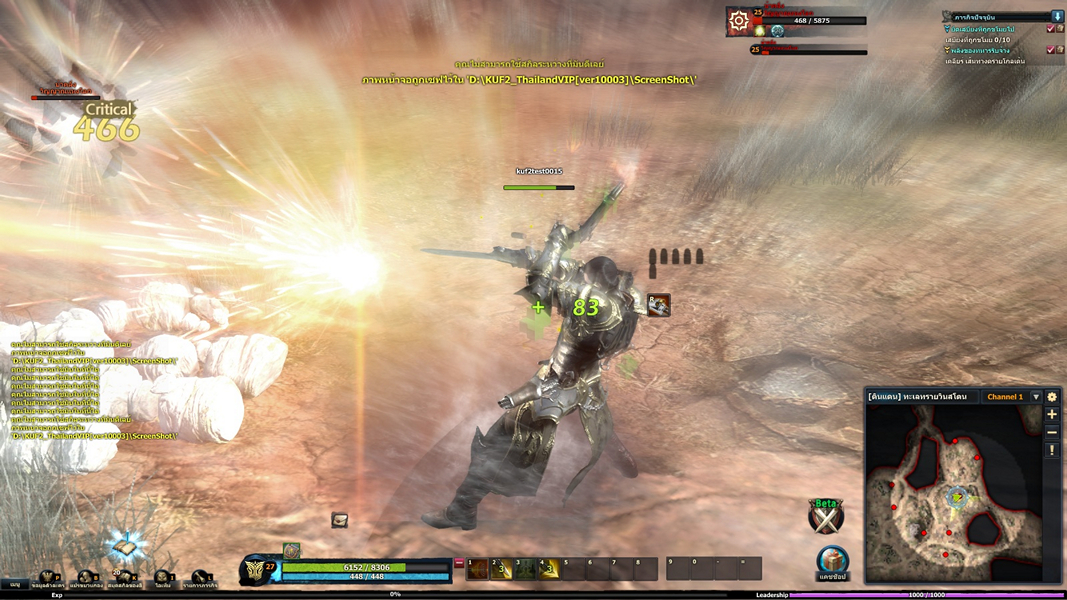Viewport: 1067px width, 600px height.
Task: Open the cash shop gift box
Action: click(x=832, y=561)
